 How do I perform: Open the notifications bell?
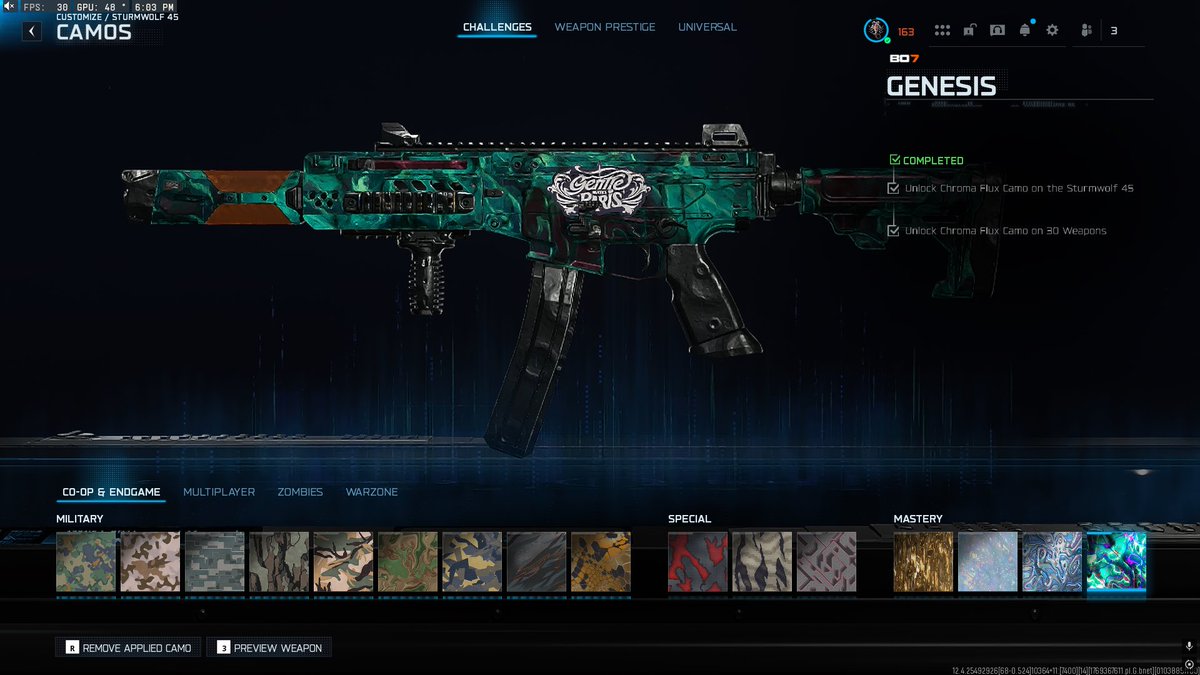(x=1025, y=31)
